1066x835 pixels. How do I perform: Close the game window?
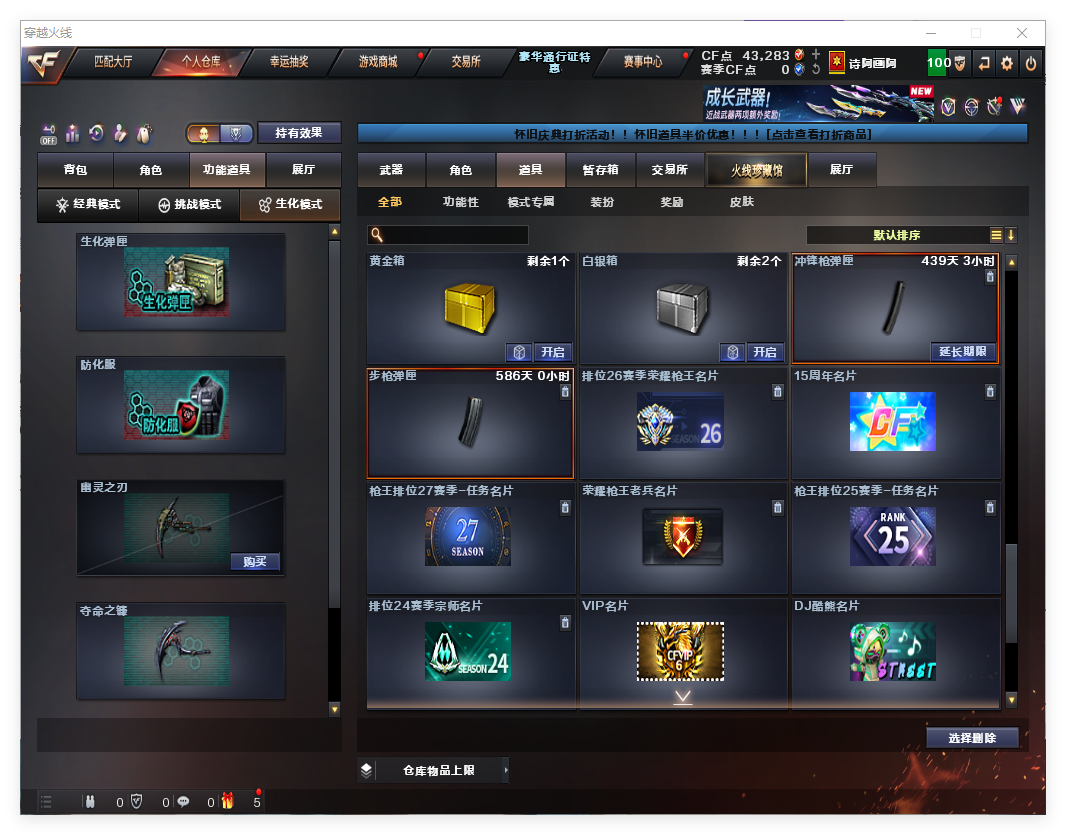point(1022,33)
